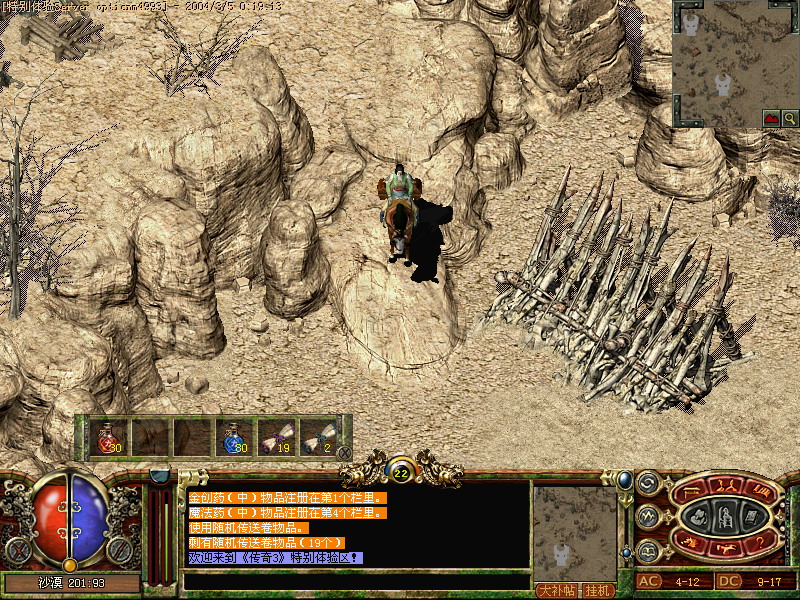This screenshot has height=600, width=800.
Task: Click the 挂机 auto-play button
Action: coord(599,590)
